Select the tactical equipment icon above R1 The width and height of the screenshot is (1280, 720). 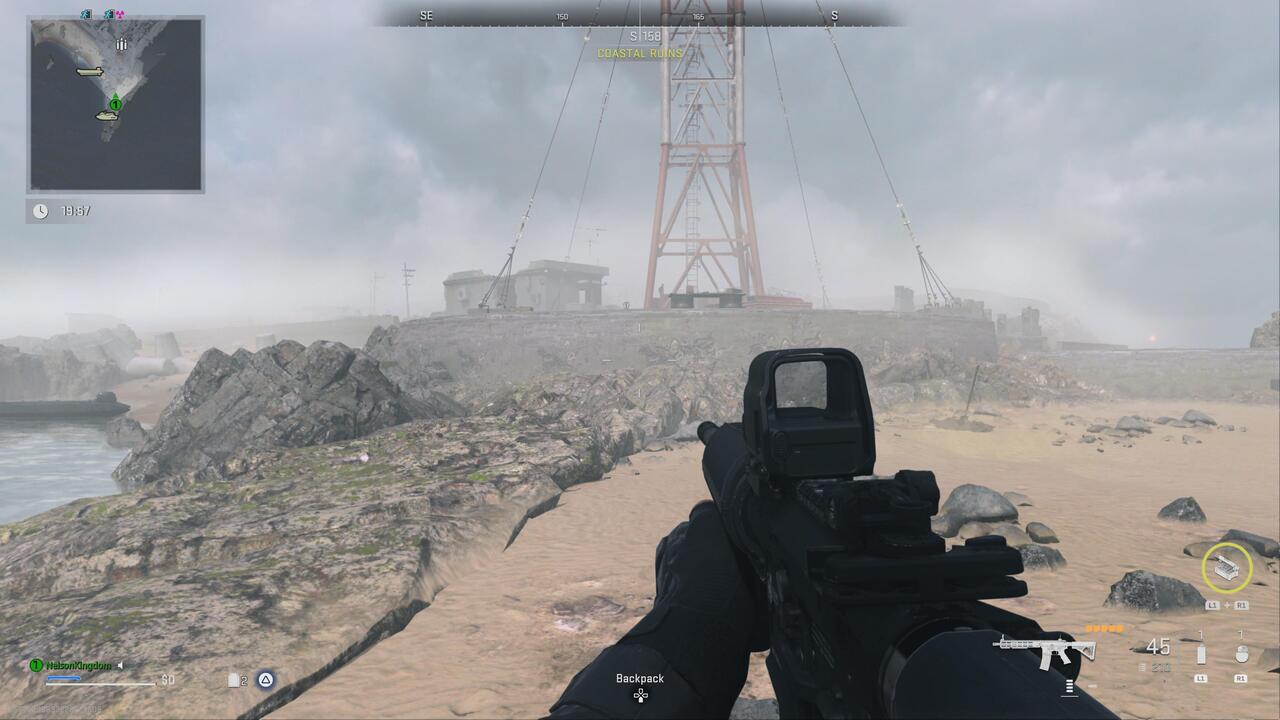pos(1242,653)
